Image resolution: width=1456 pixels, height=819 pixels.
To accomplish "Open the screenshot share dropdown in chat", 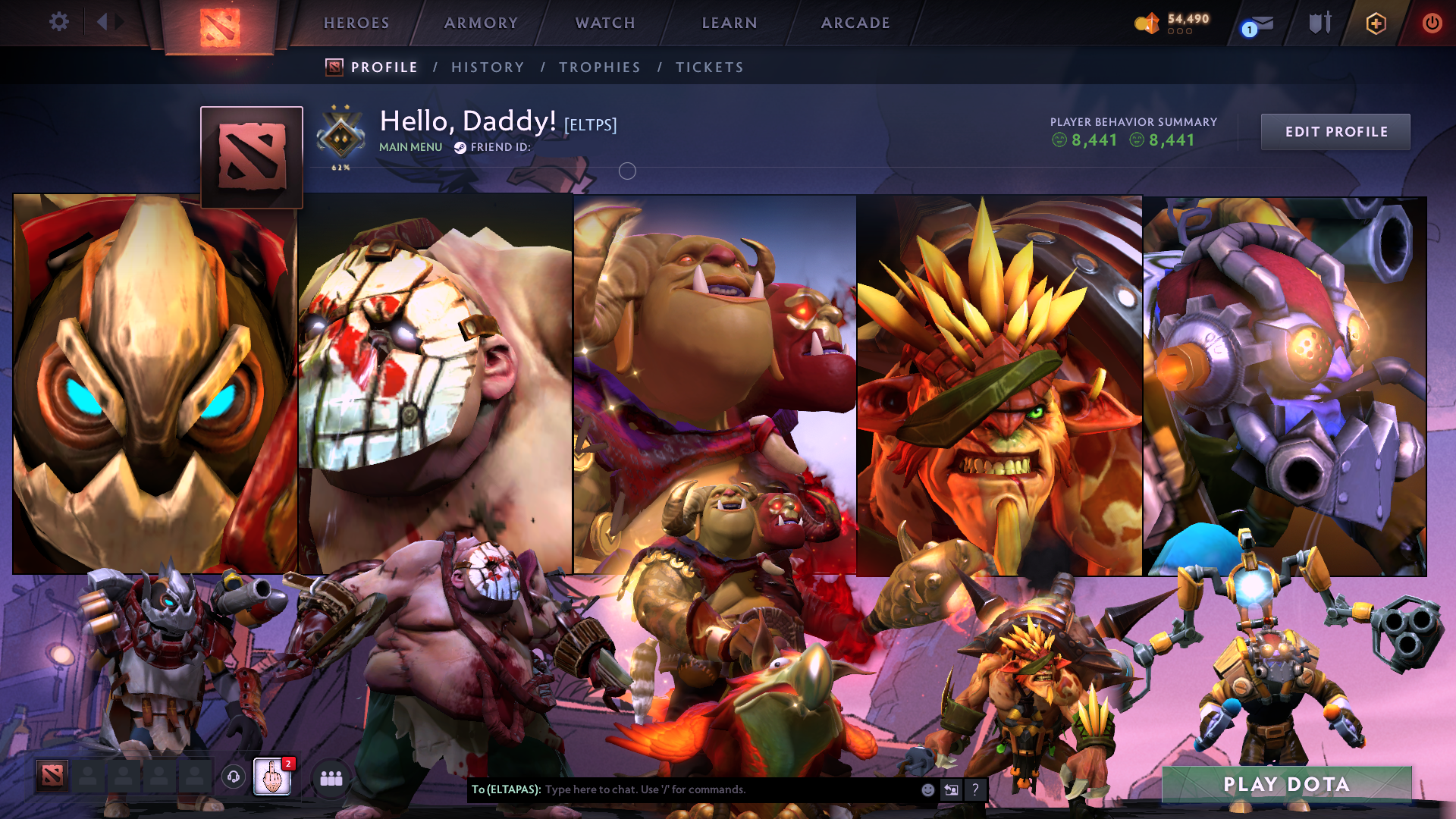I will point(951,789).
